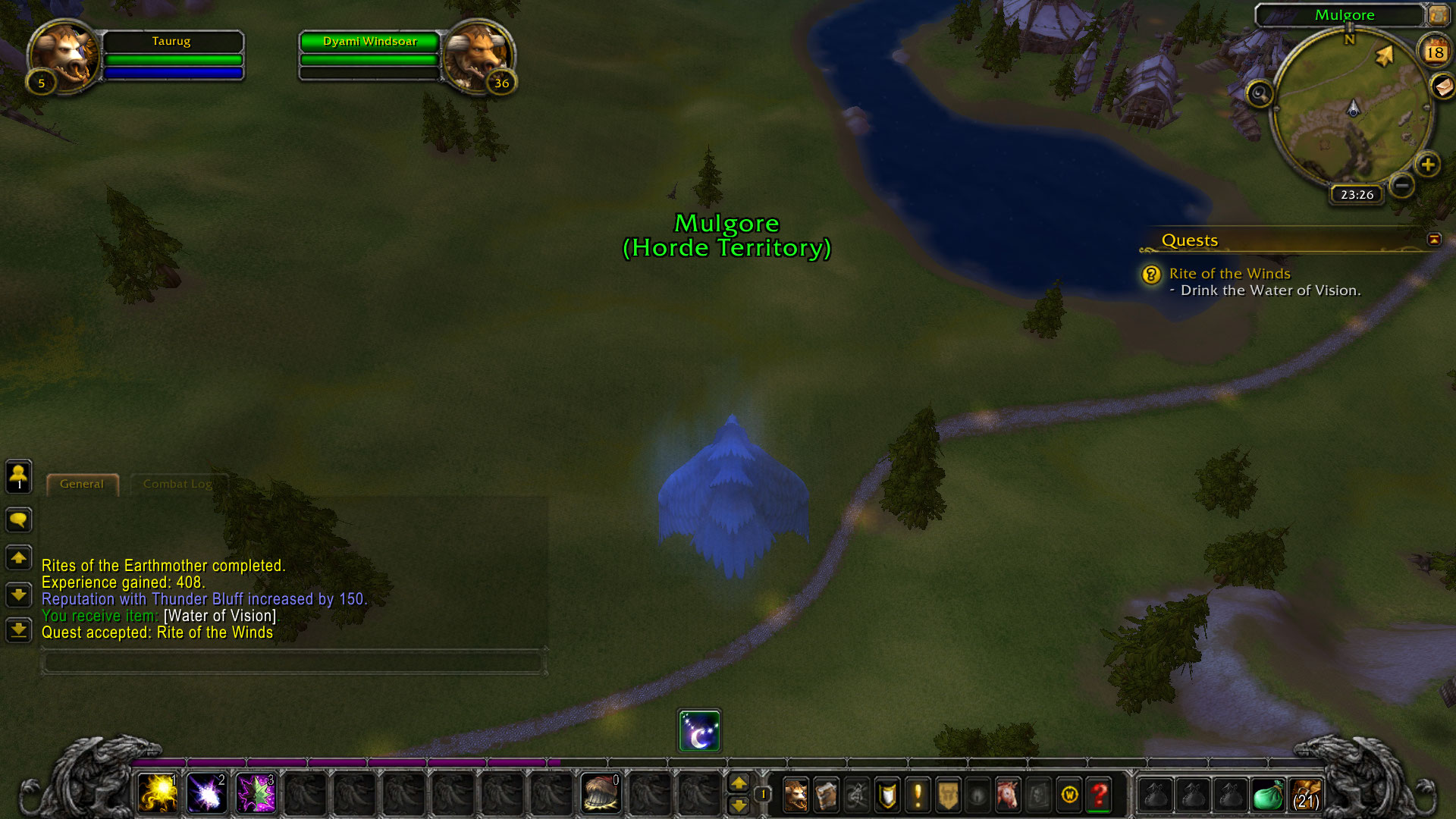The height and width of the screenshot is (819, 1456).
Task: Zoom in the minimap with plus button
Action: (x=1428, y=165)
